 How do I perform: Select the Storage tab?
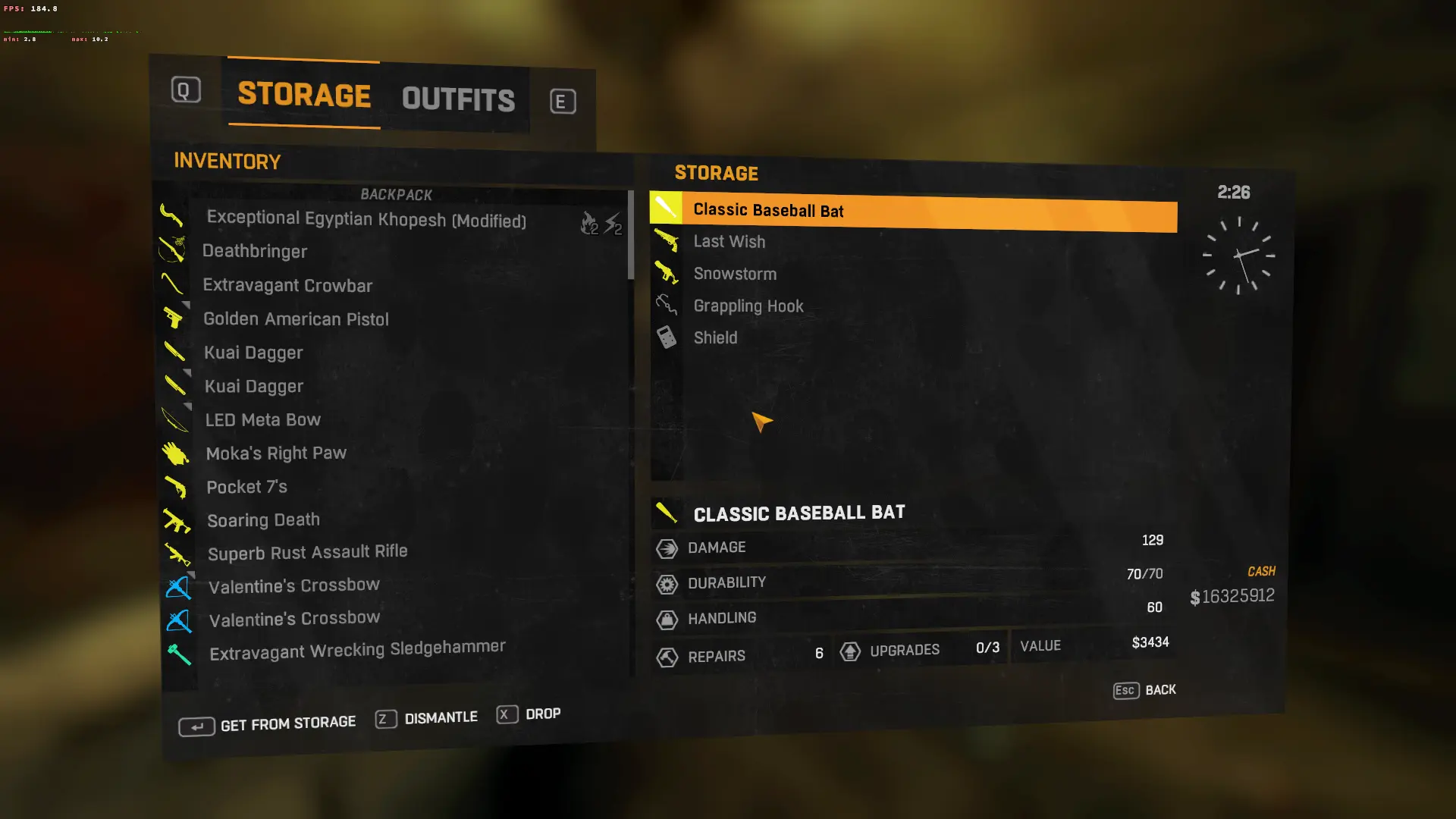point(303,96)
